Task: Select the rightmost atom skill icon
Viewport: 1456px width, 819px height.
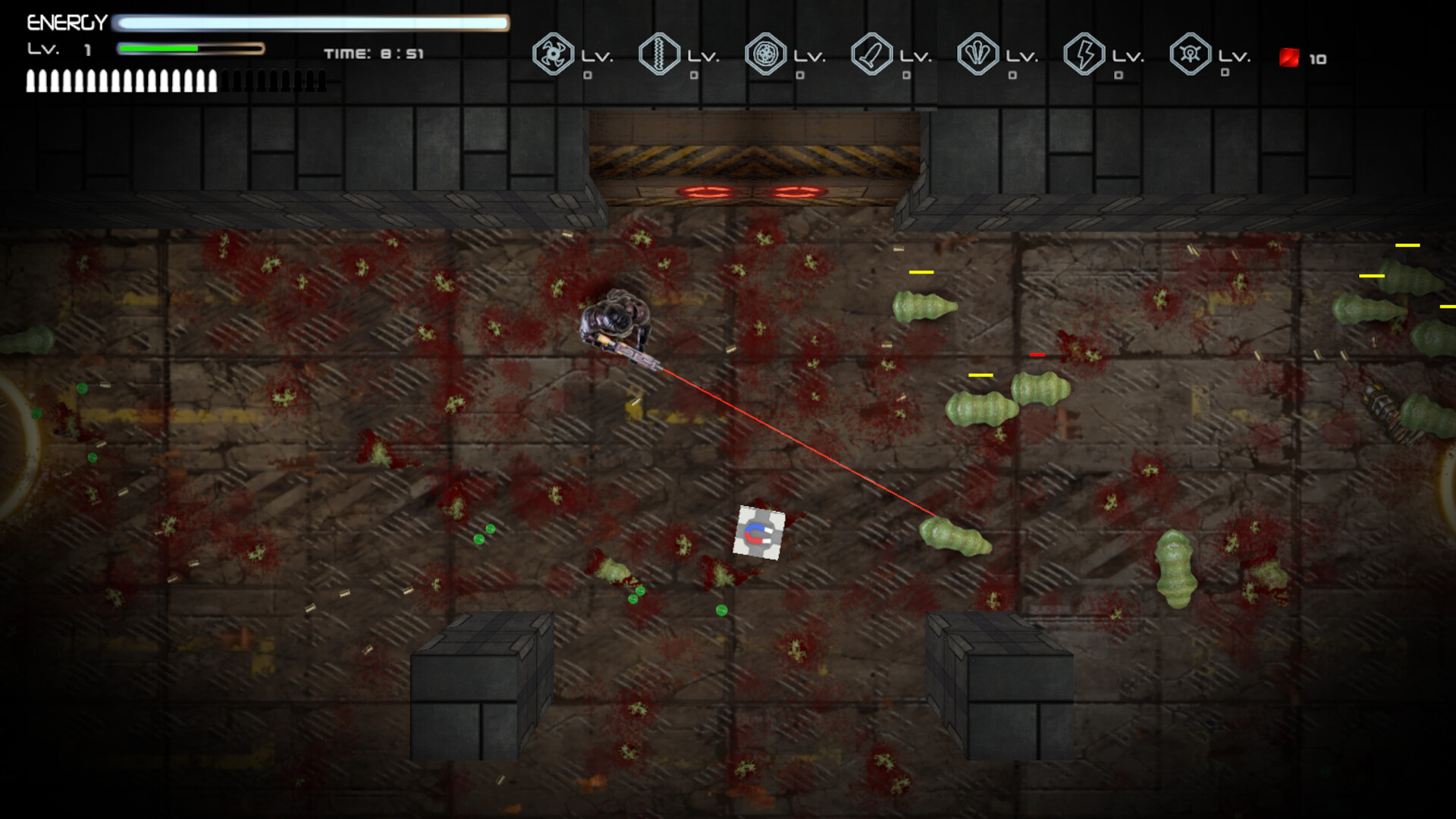Action: pos(1192,55)
